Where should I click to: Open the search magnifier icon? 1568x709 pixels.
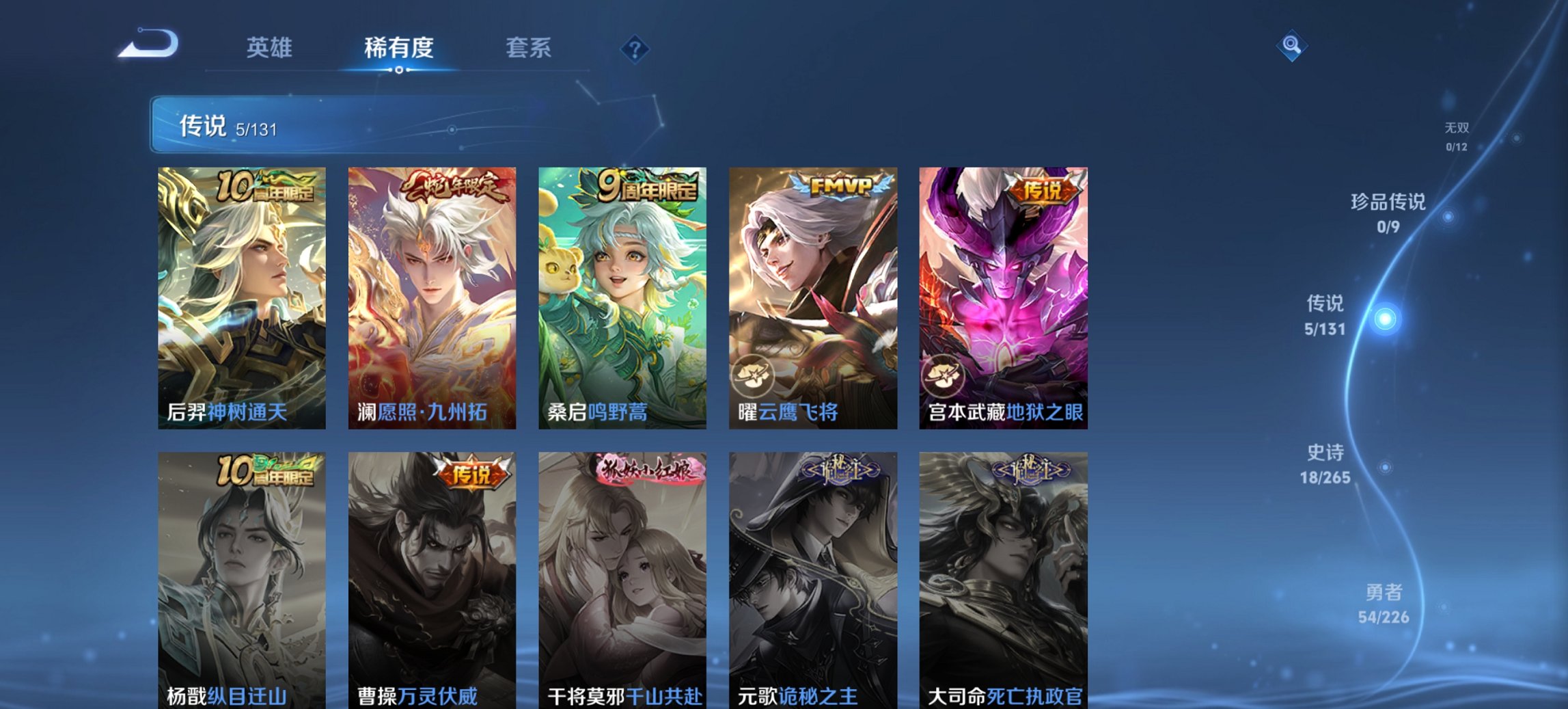(1290, 46)
